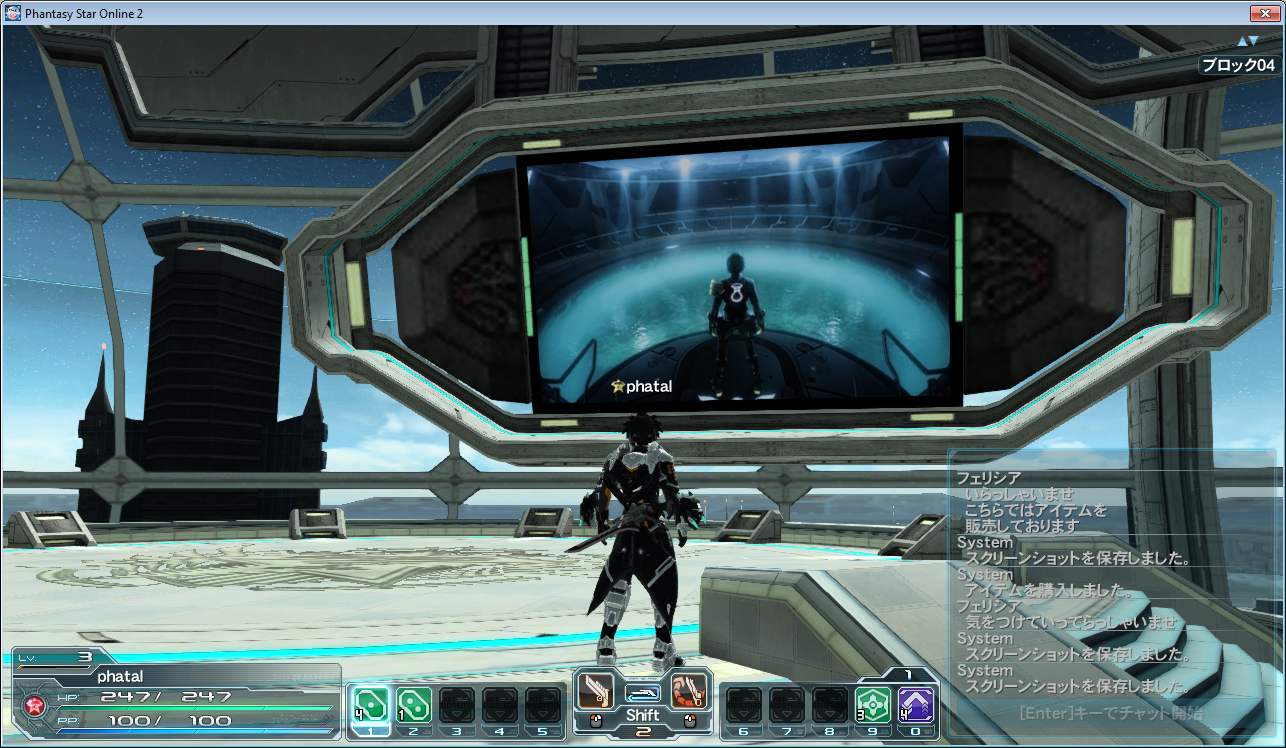Click the blue down arrow near top-right corner

point(1253,40)
